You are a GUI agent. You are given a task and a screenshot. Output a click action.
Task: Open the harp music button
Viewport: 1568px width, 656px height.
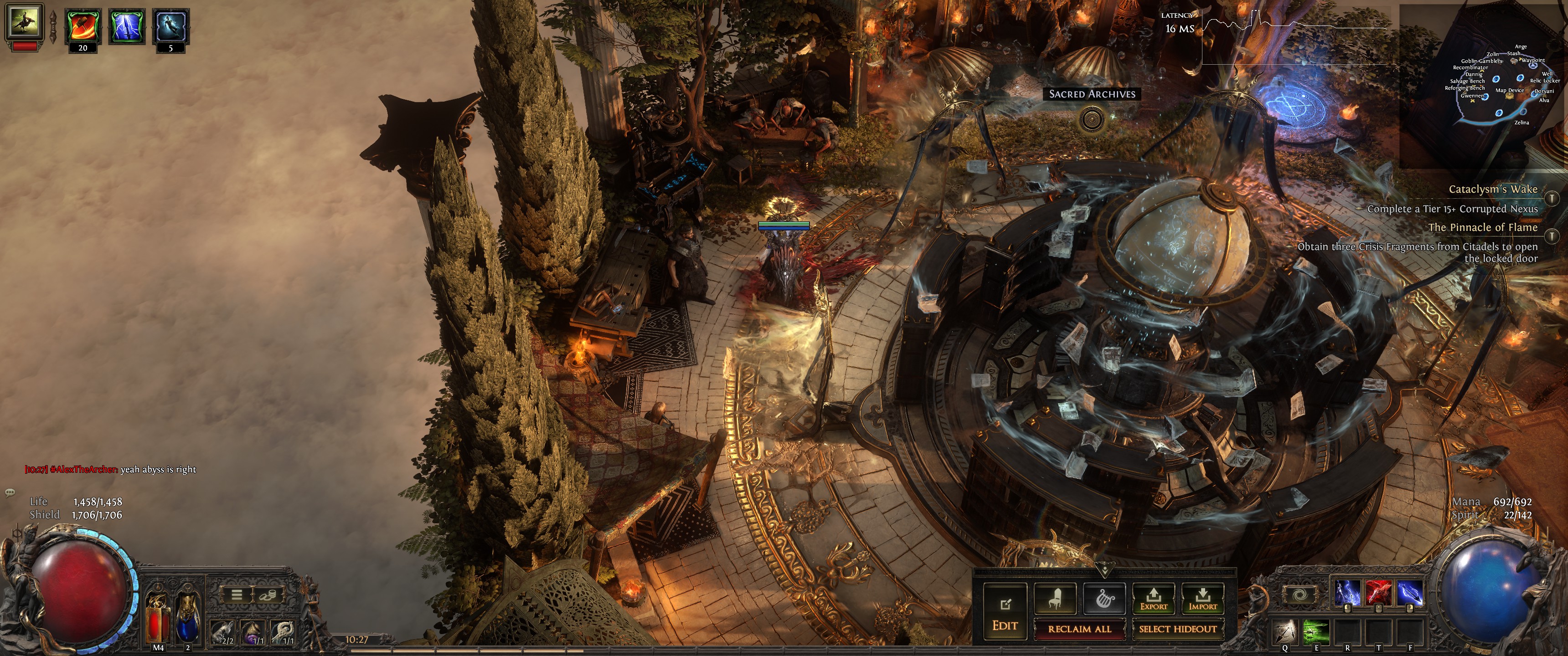click(1104, 598)
